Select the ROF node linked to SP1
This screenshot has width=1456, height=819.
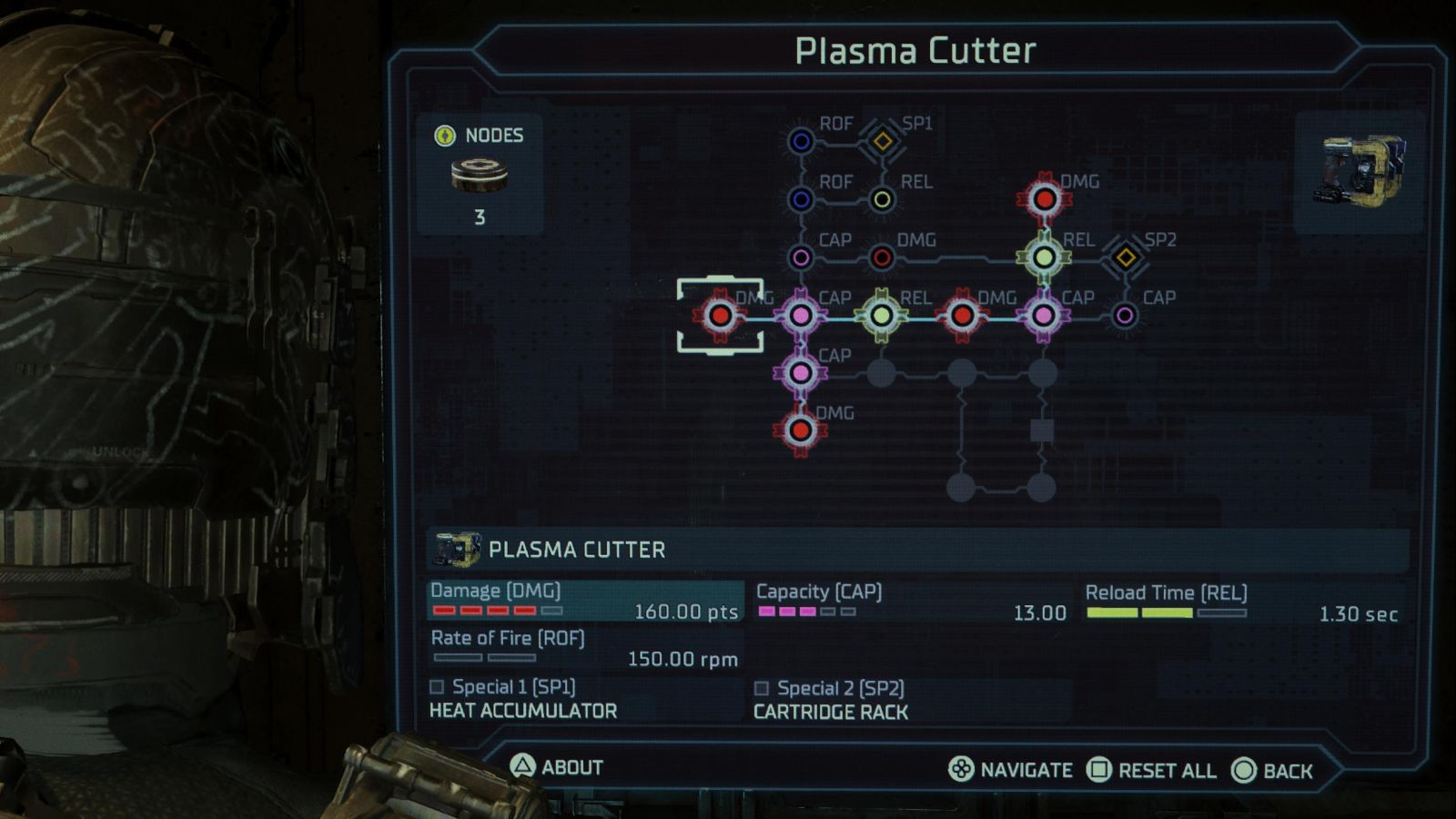[801, 141]
